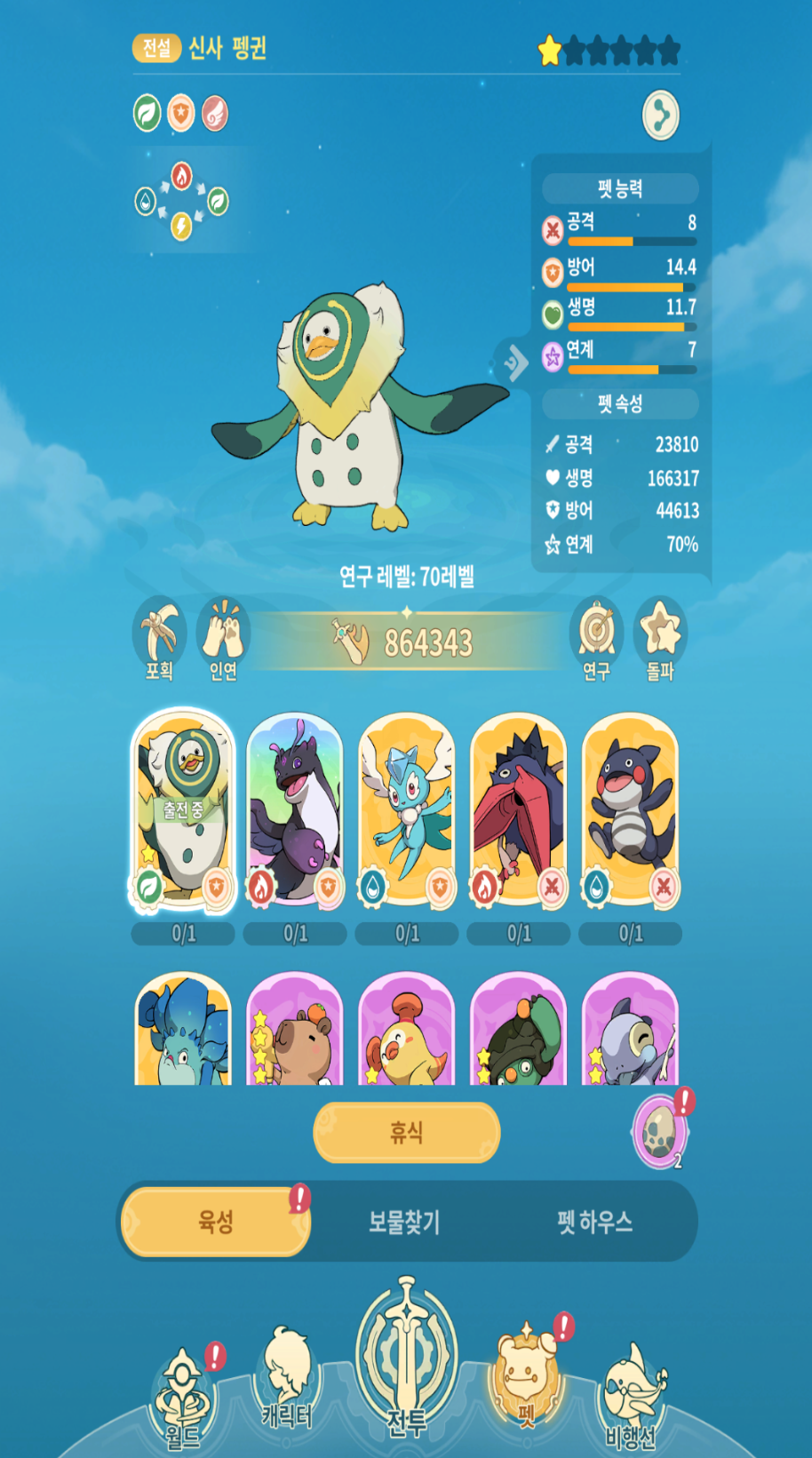Click the 휴식 rest button

tap(406, 1132)
